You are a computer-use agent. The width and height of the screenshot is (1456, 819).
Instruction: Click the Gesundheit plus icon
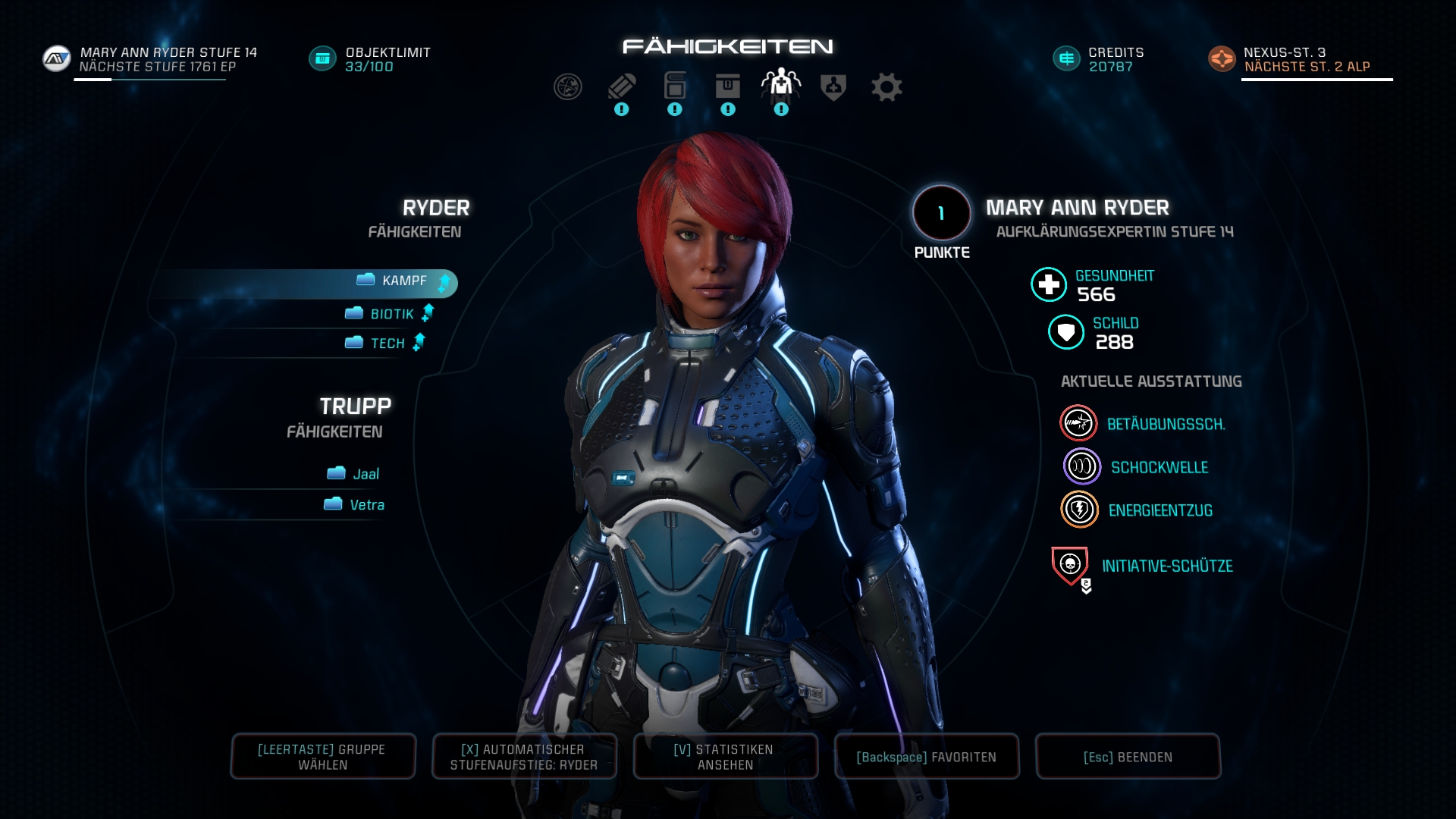point(1049,287)
